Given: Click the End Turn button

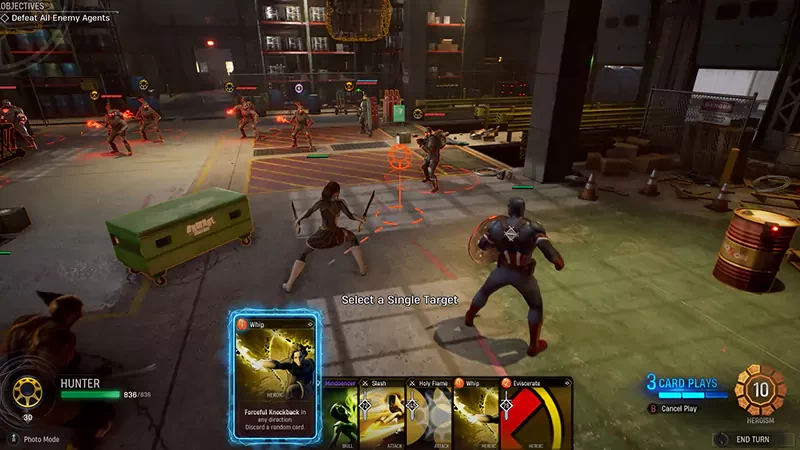Looking at the screenshot, I should click(749, 438).
